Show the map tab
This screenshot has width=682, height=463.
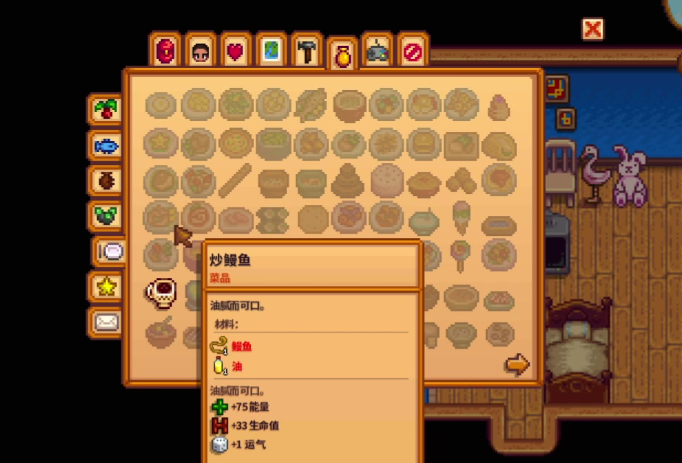coord(271,51)
